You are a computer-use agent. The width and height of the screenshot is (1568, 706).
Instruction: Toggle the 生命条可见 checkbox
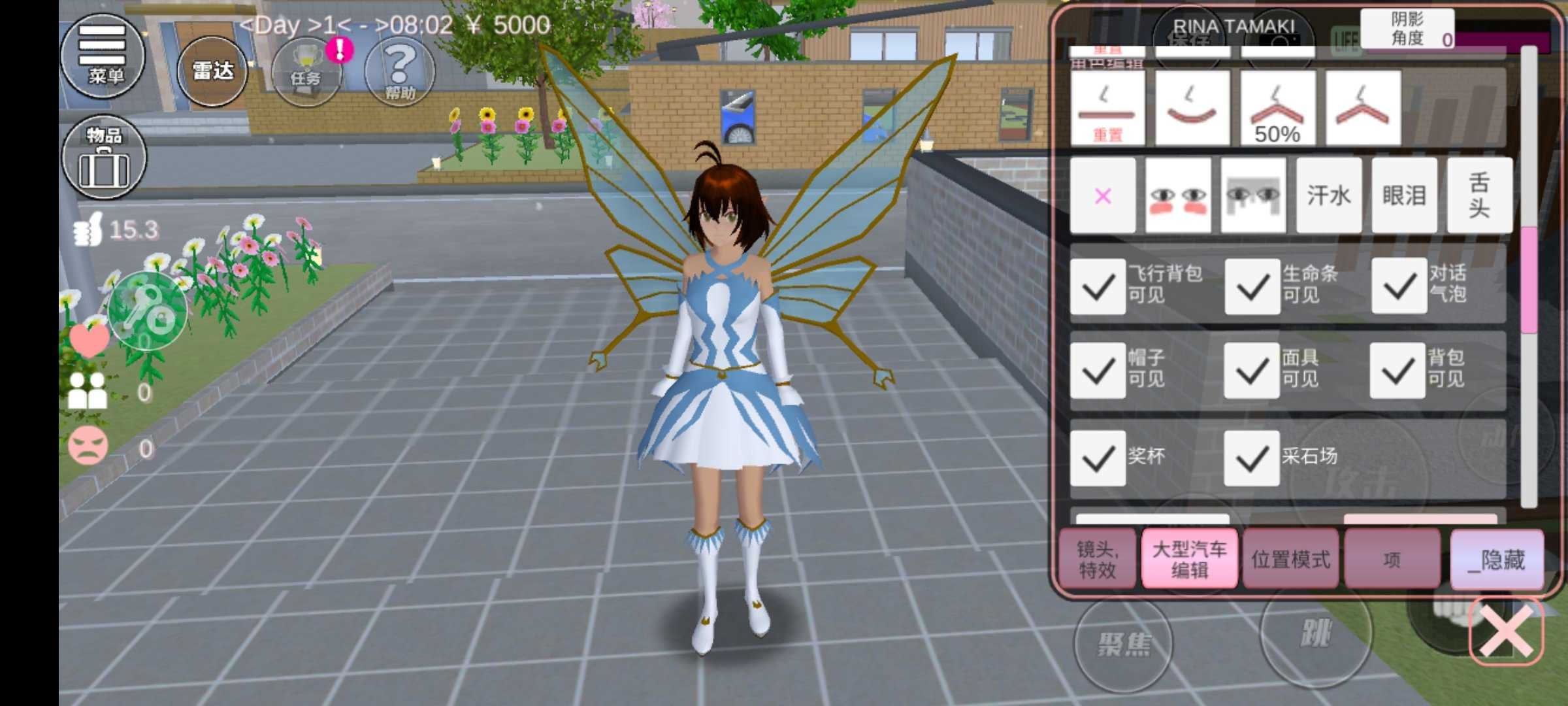click(1252, 286)
